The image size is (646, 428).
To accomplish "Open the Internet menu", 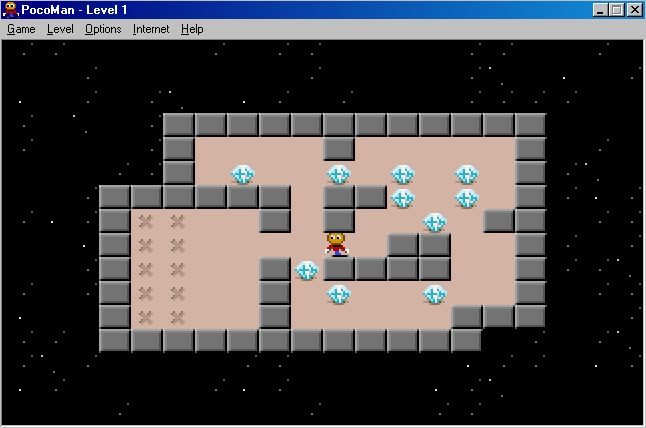I will 151,29.
